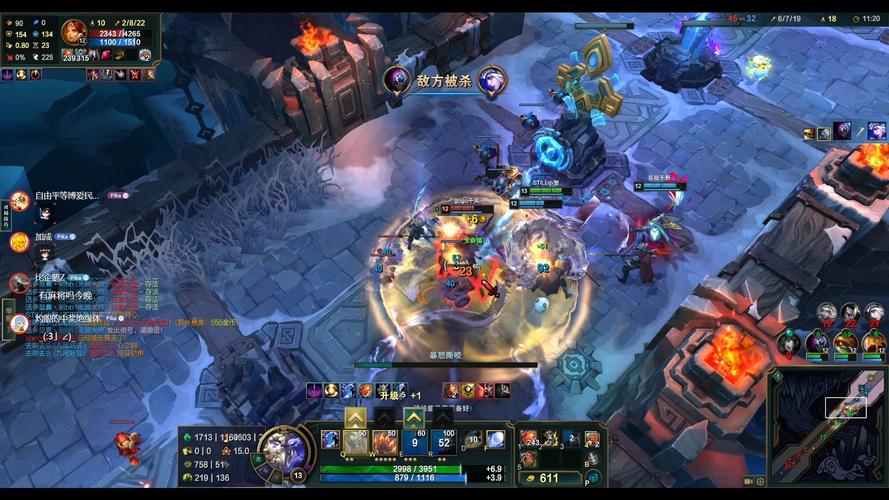Image resolution: width=889 pixels, height=500 pixels.
Task: Use the snowball F summoner spell
Action: click(x=494, y=439)
